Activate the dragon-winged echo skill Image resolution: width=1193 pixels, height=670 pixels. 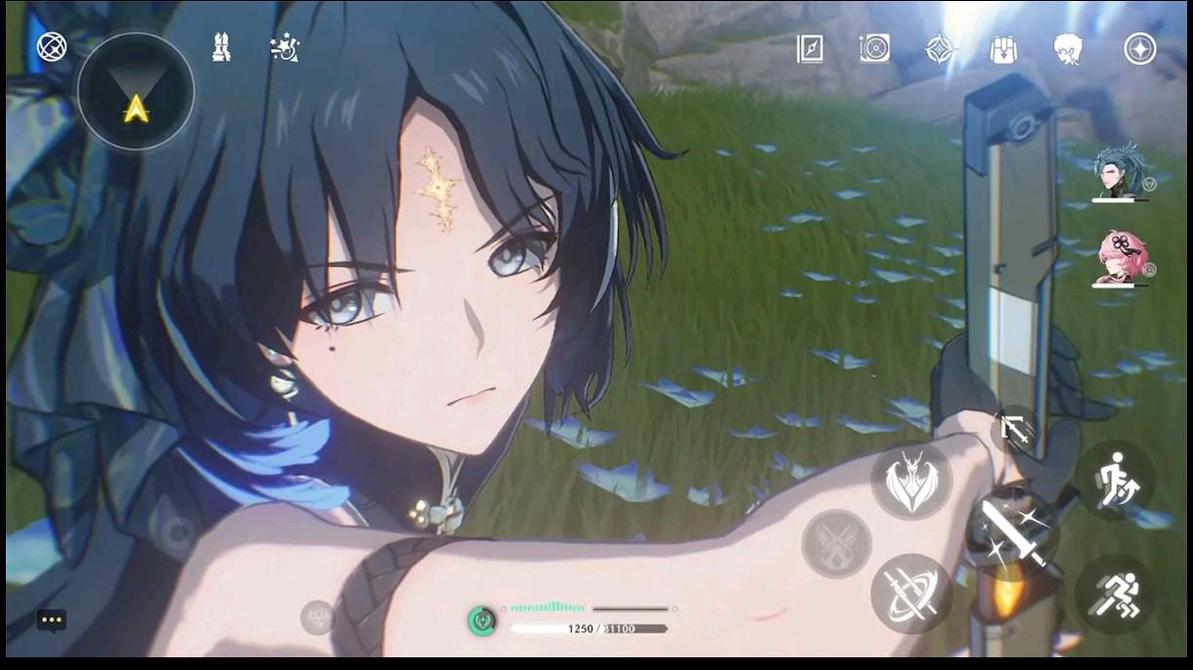[x=911, y=482]
